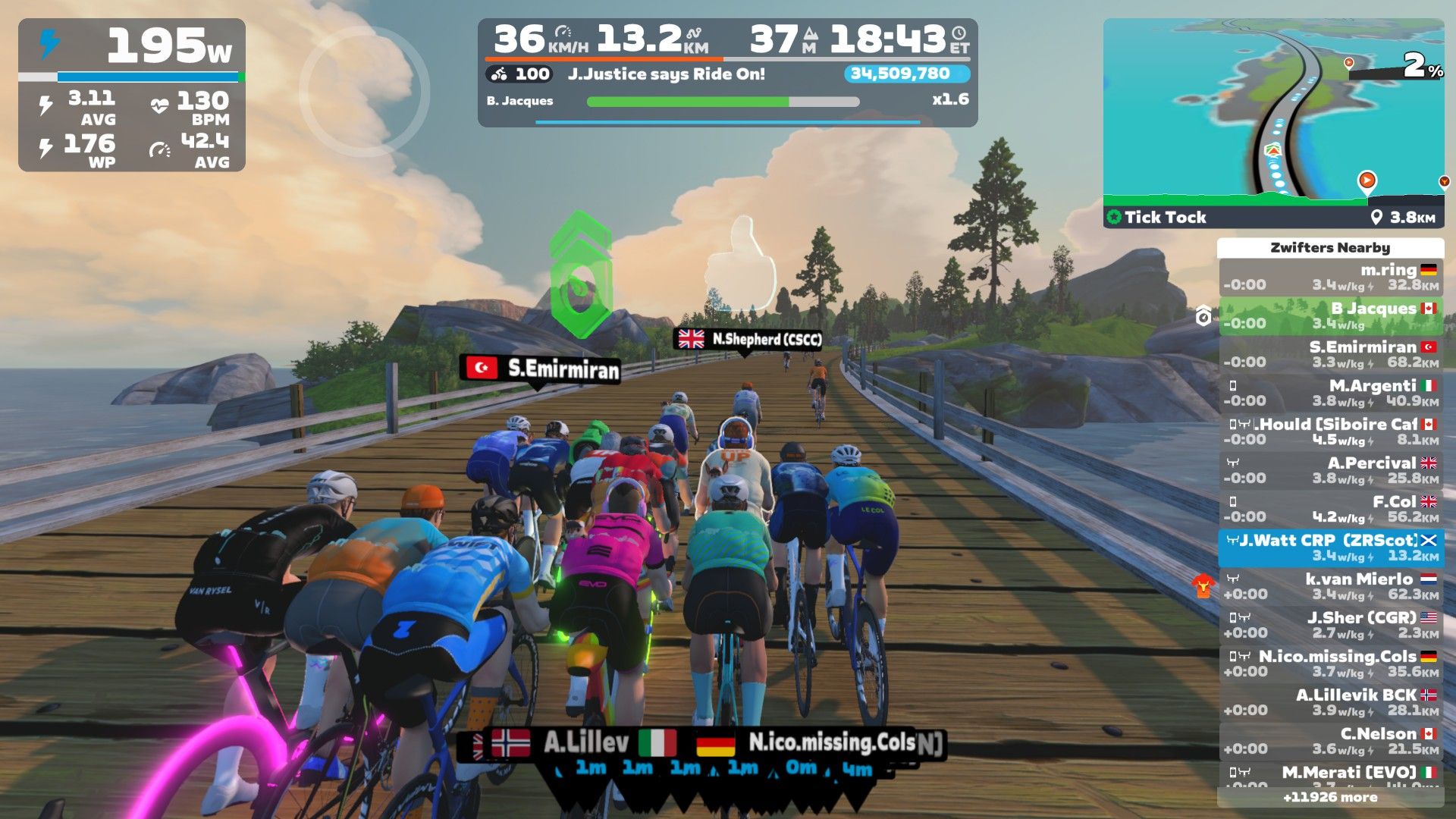Screen dimensions: 1456x819
Task: Select m.ring in Zwifters Nearby
Action: pos(1331,278)
